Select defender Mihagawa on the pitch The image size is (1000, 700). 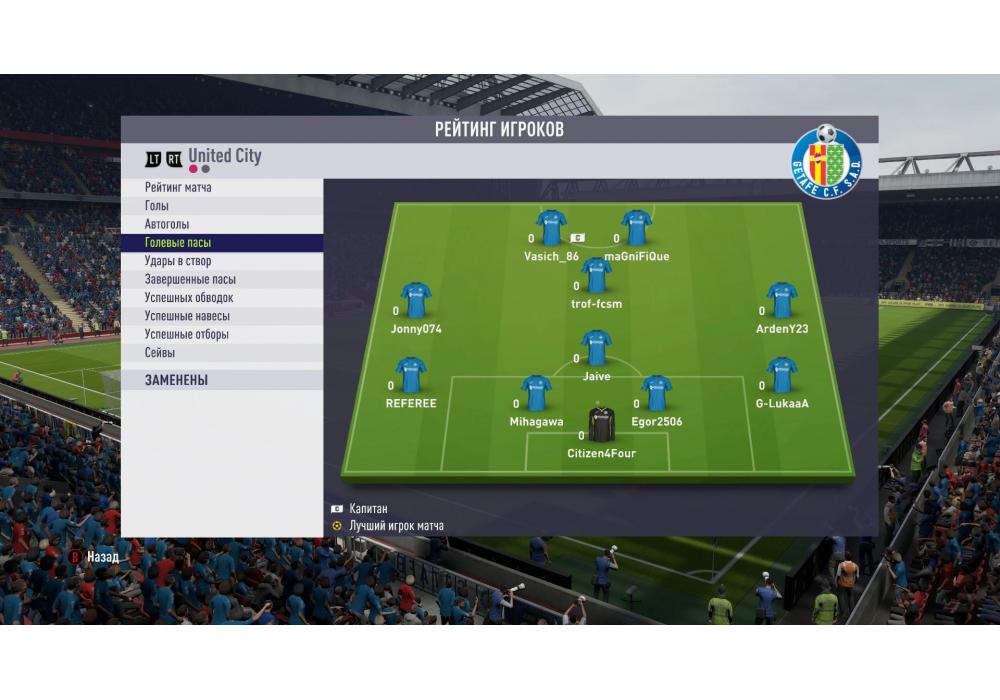point(536,394)
